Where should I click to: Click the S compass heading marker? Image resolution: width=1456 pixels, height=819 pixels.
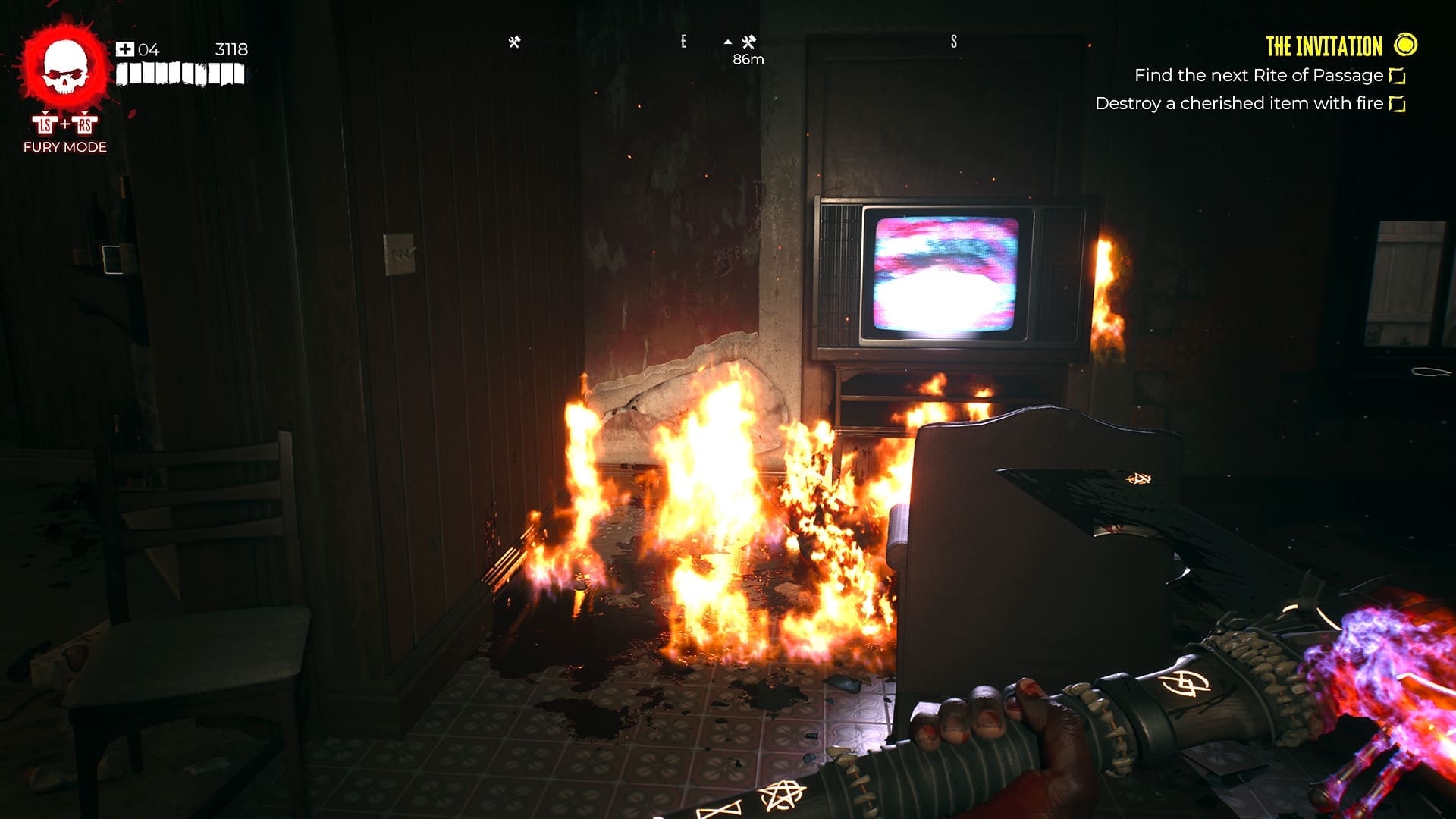(x=952, y=42)
